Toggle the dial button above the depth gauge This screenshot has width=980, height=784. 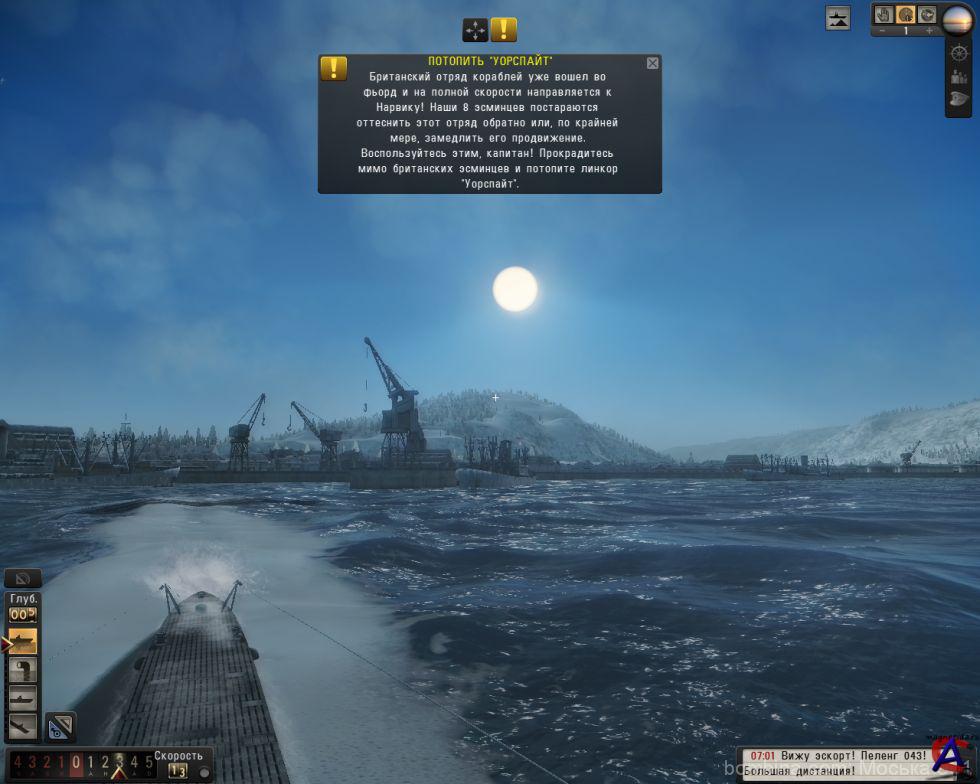[22, 578]
